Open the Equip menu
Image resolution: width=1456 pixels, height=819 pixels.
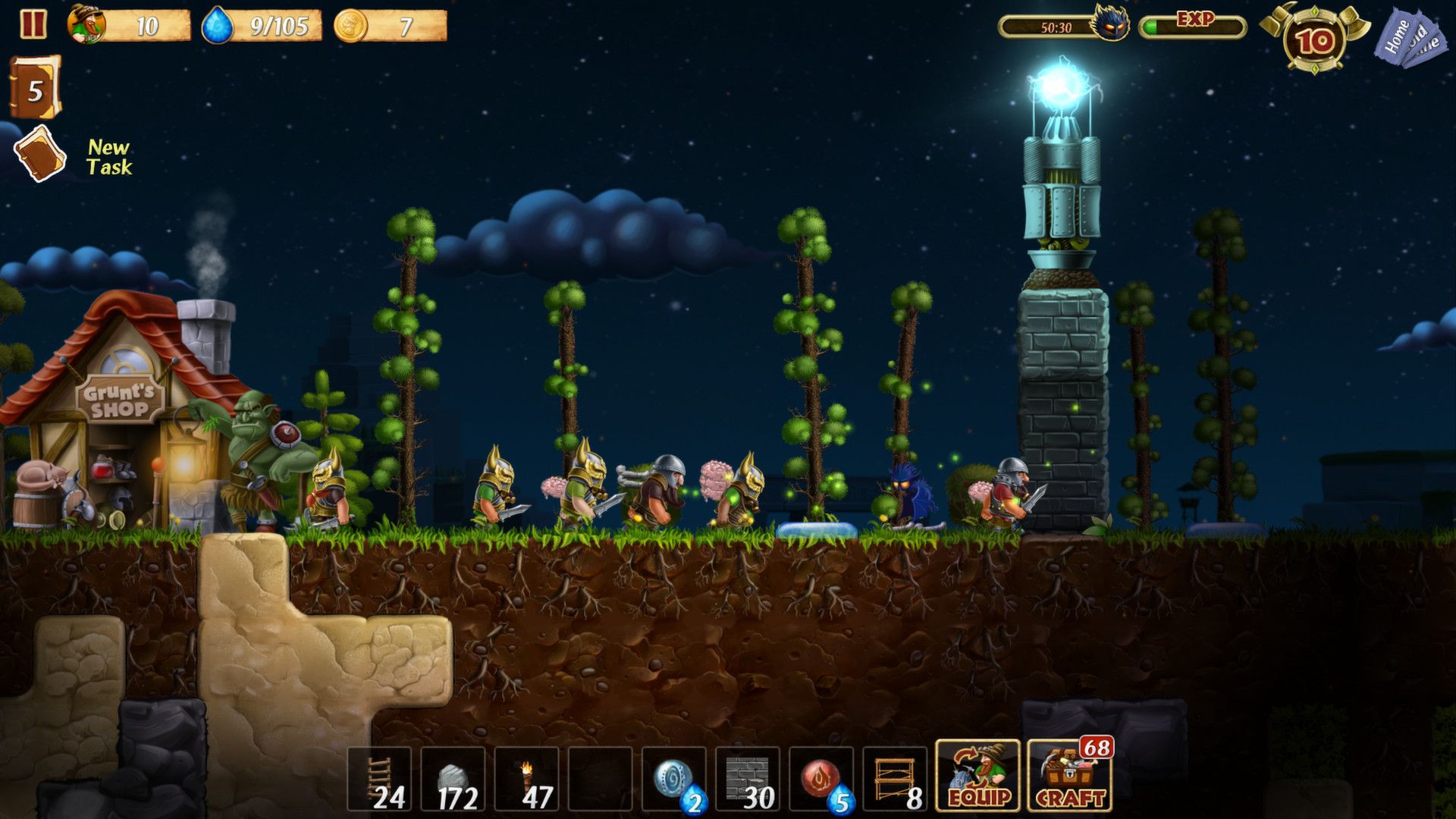(977, 775)
